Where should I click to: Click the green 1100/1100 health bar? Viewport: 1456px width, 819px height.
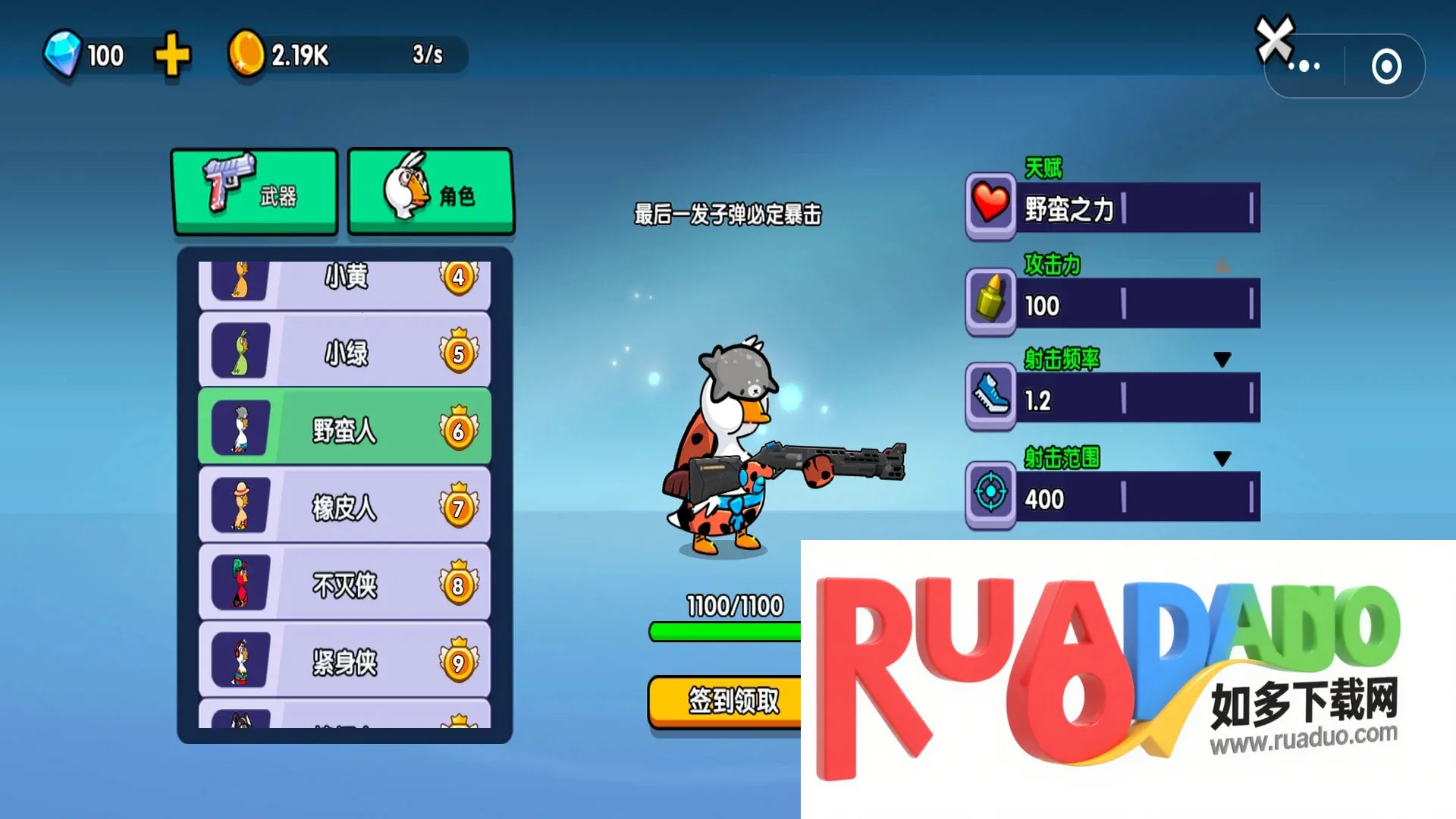click(x=720, y=631)
